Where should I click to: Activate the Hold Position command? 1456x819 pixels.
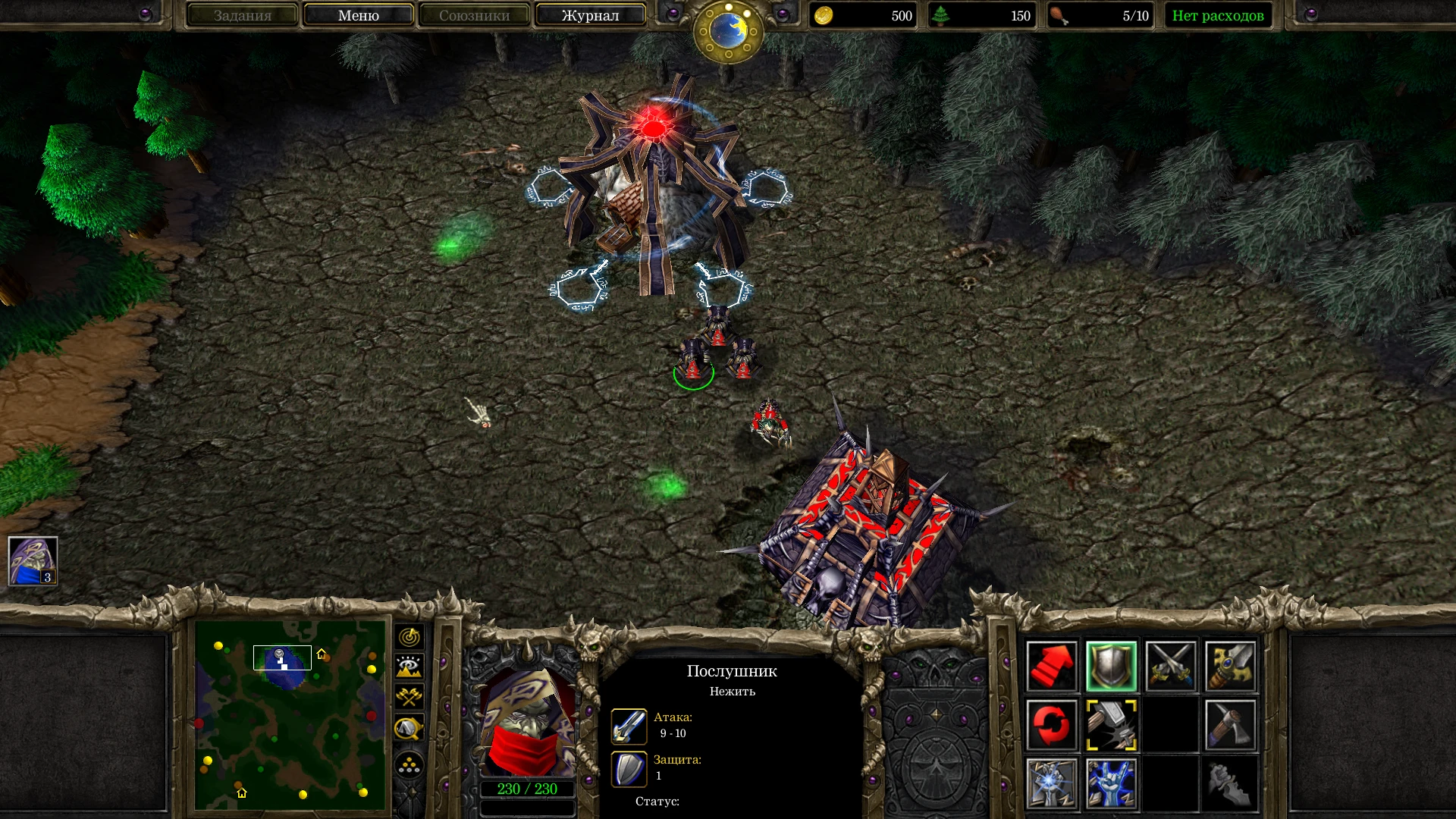click(x=1170, y=667)
